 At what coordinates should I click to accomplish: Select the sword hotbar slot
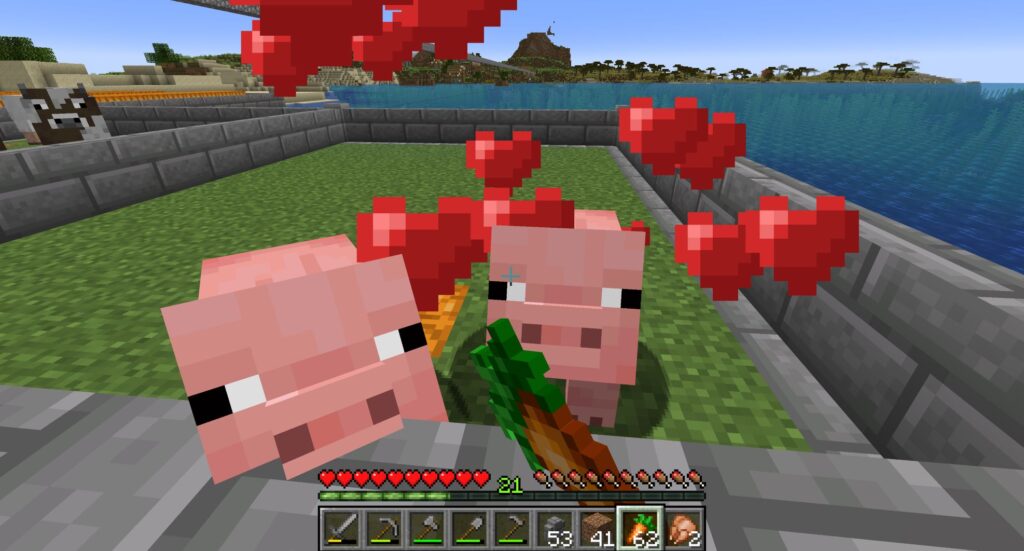pos(339,527)
